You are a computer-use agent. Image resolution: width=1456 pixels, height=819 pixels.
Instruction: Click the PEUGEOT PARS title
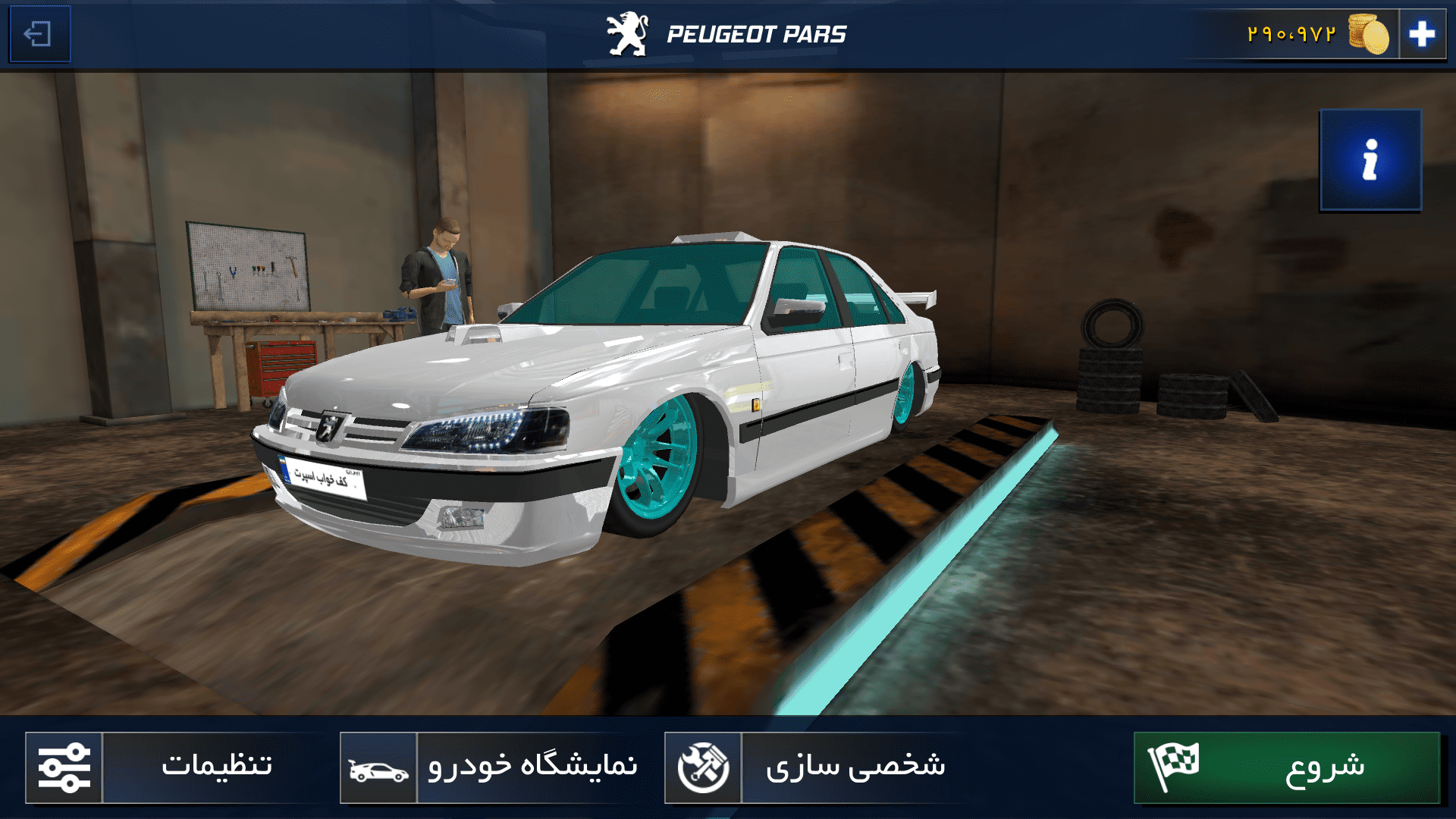[758, 32]
